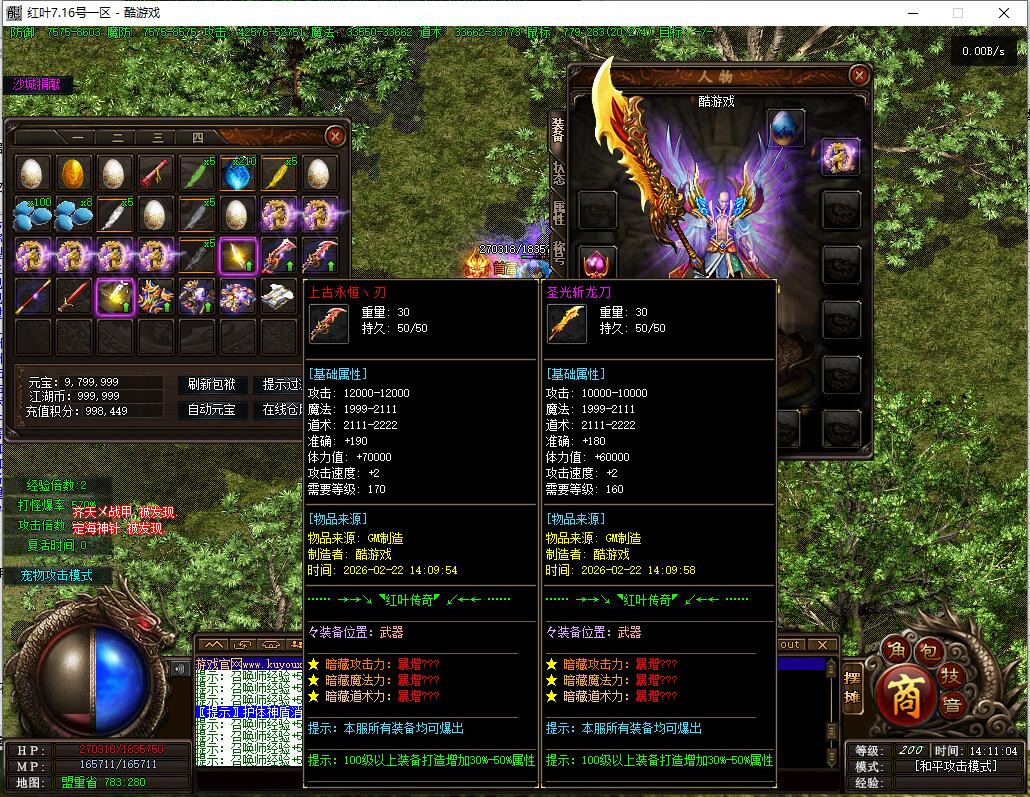The image size is (1030, 797).
Task: Select the blue flame orb x210 stack
Action: point(238,173)
